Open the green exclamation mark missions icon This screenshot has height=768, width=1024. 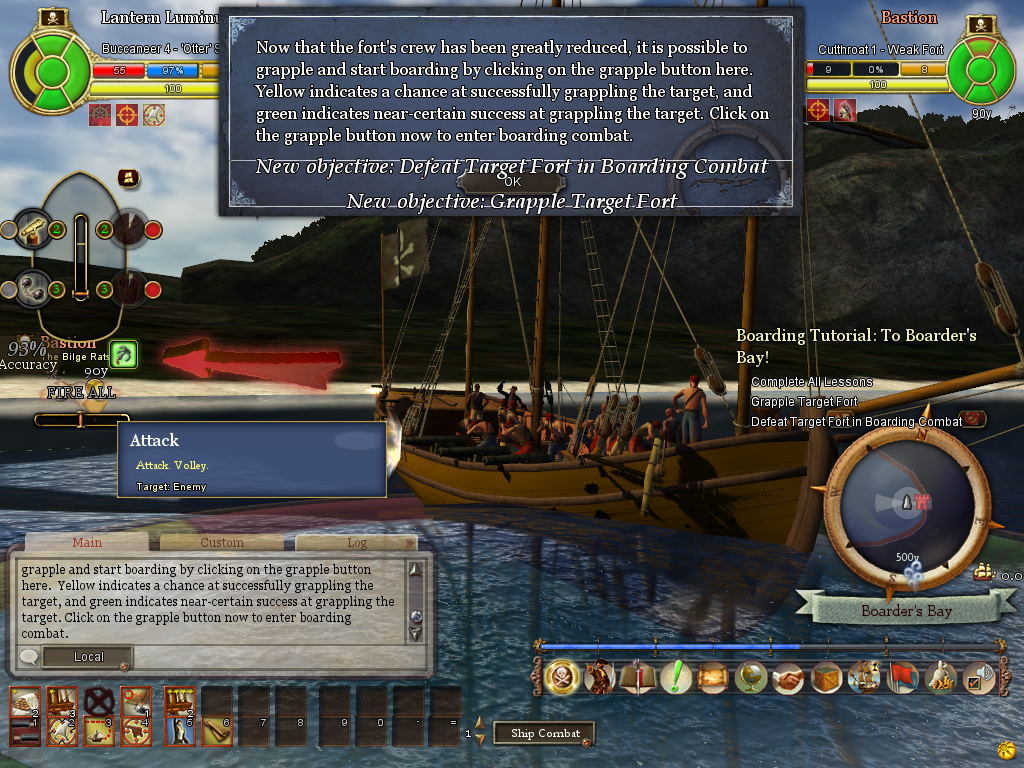pyautogui.click(x=676, y=677)
